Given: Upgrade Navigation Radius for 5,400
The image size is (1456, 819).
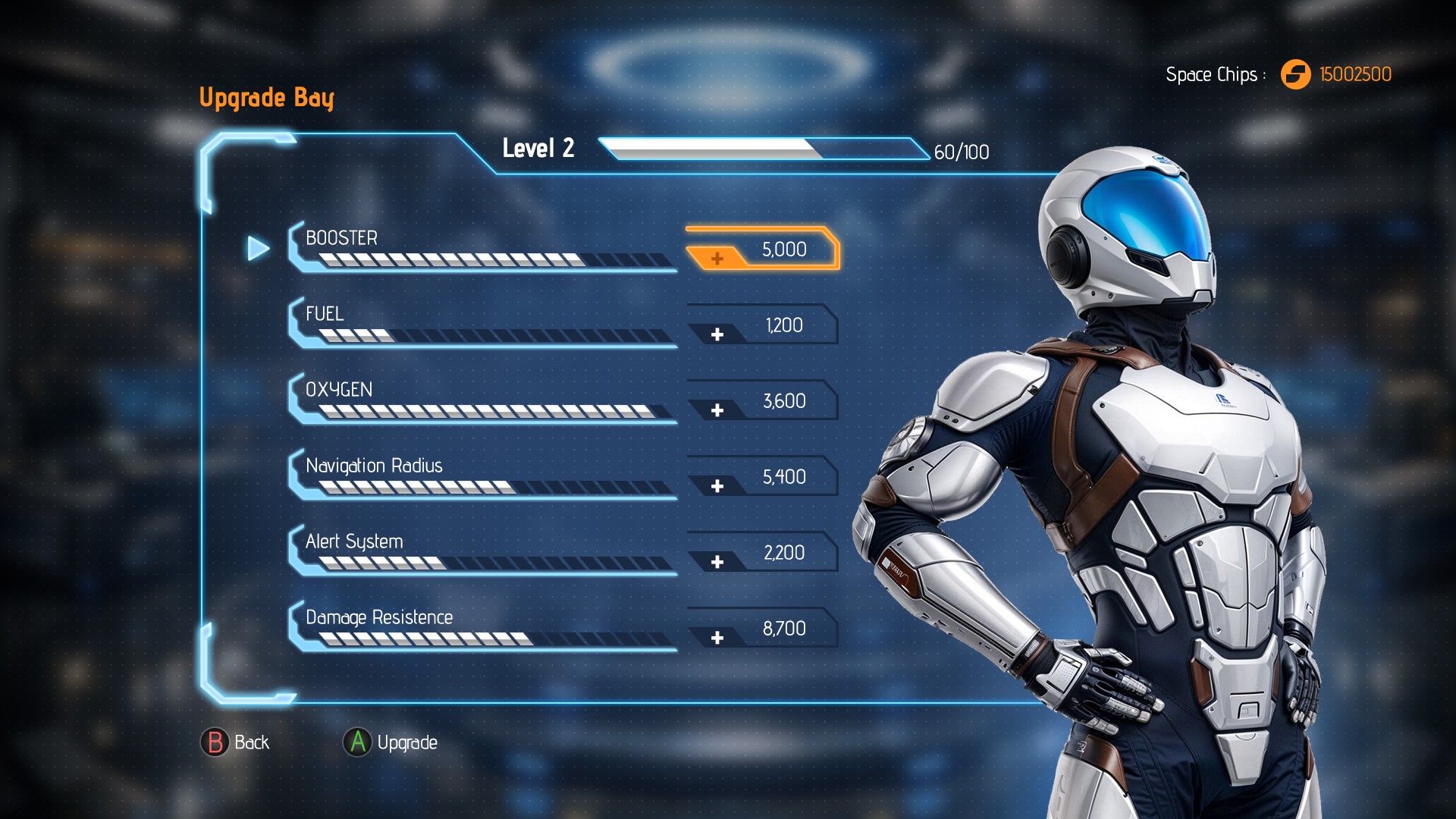Looking at the screenshot, I should [762, 477].
